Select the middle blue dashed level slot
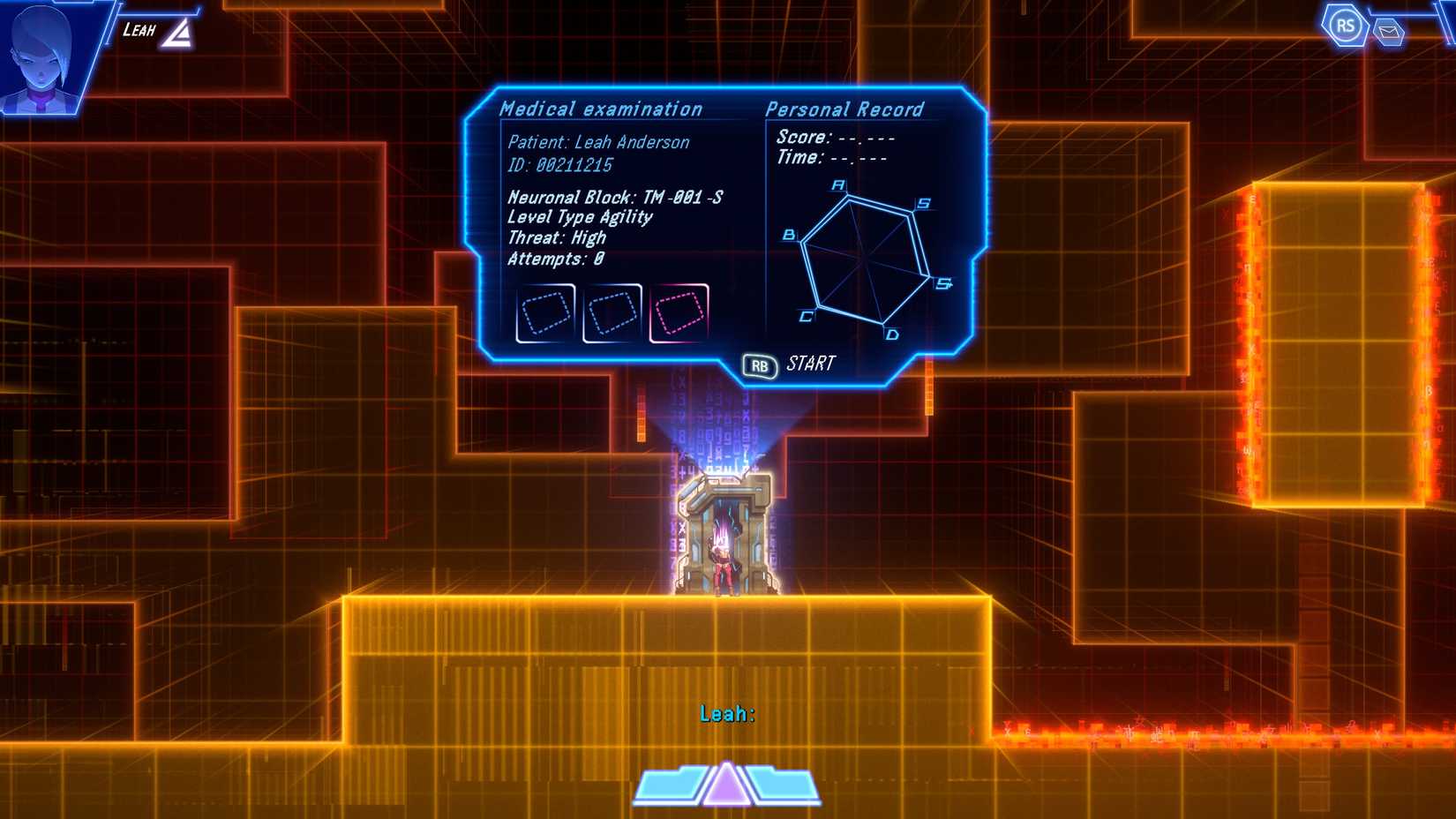This screenshot has width=1456, height=819. [x=614, y=312]
